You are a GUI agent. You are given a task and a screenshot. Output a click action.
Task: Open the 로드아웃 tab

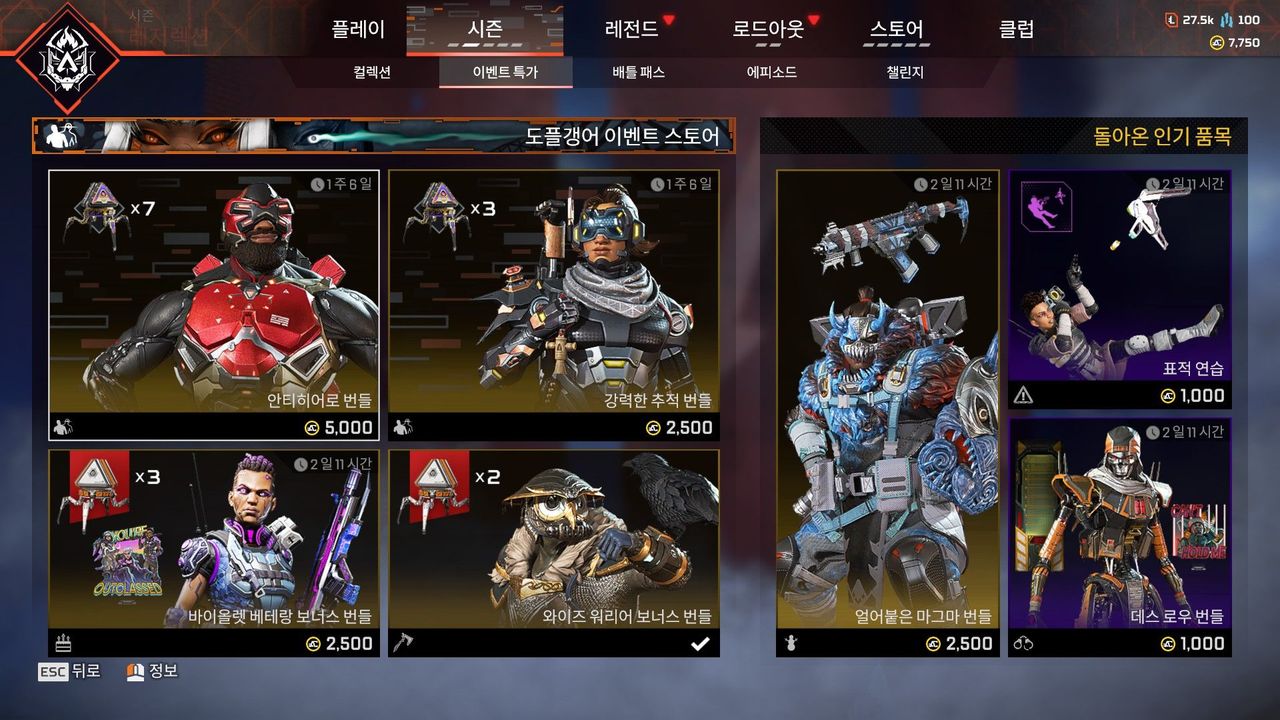point(768,29)
